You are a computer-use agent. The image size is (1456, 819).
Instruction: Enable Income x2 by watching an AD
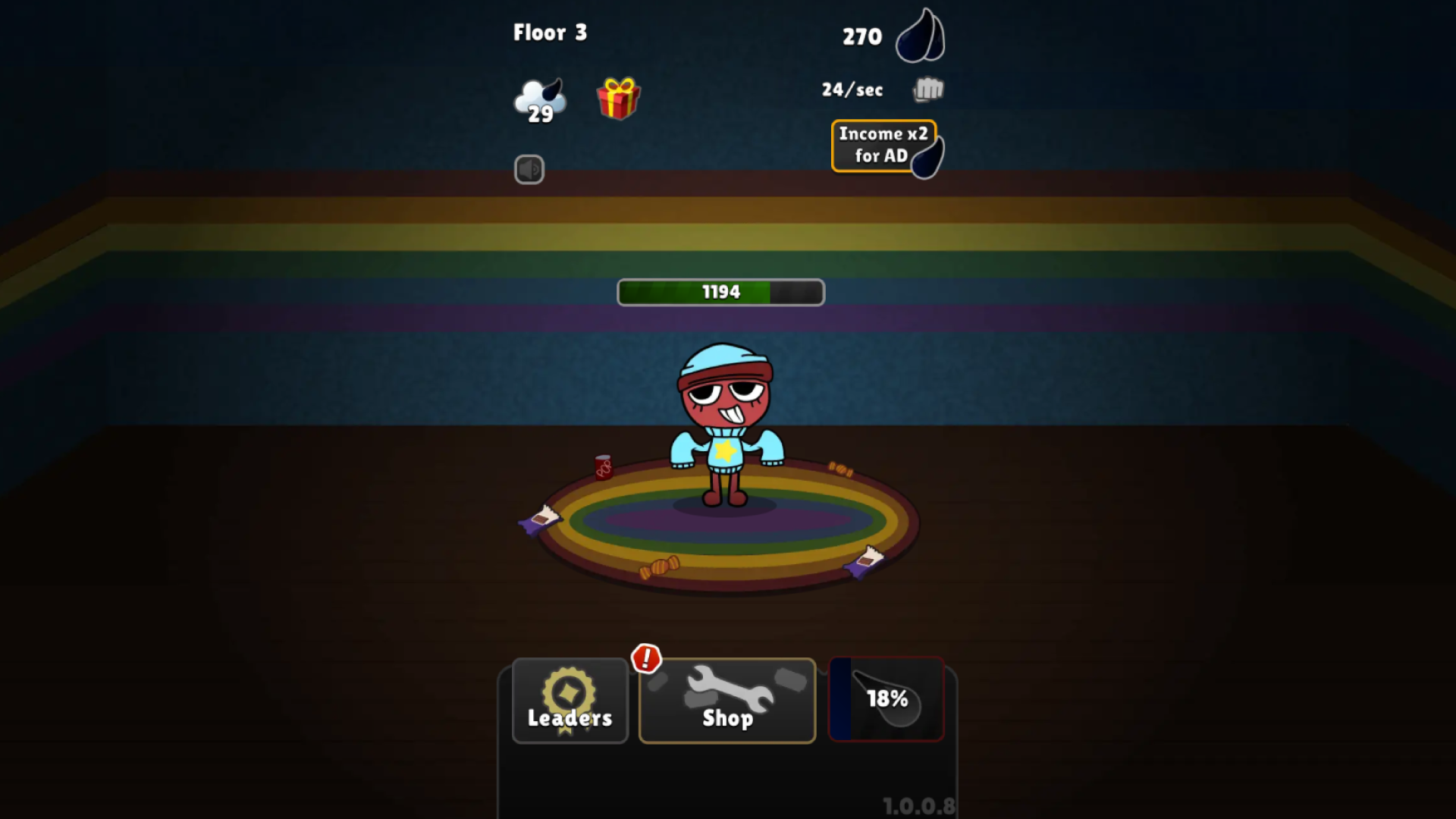[x=884, y=145]
